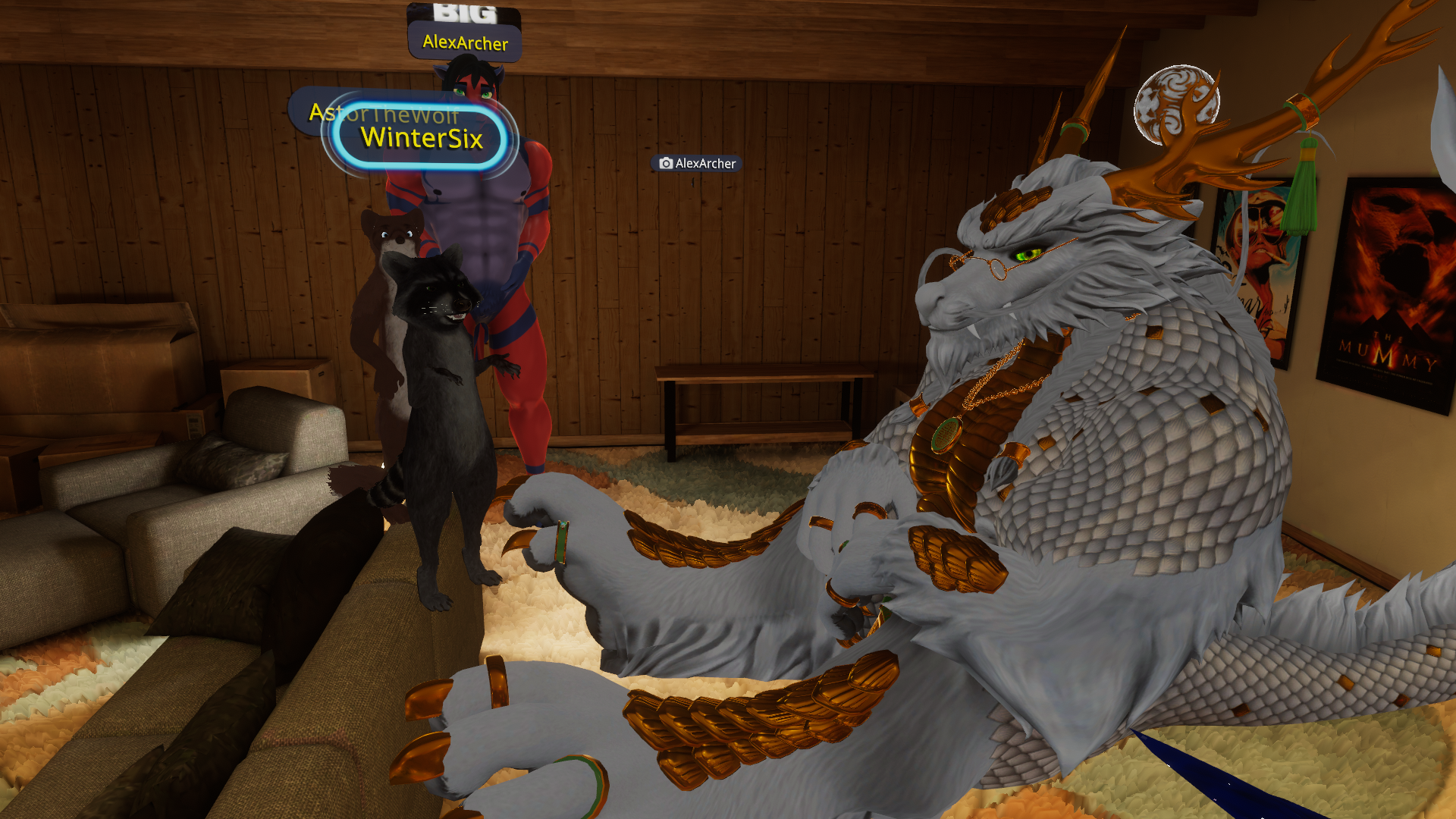Screen dimensions: 1456x819
Task: Click the AlexArcher camera icon label
Action: pos(697,163)
